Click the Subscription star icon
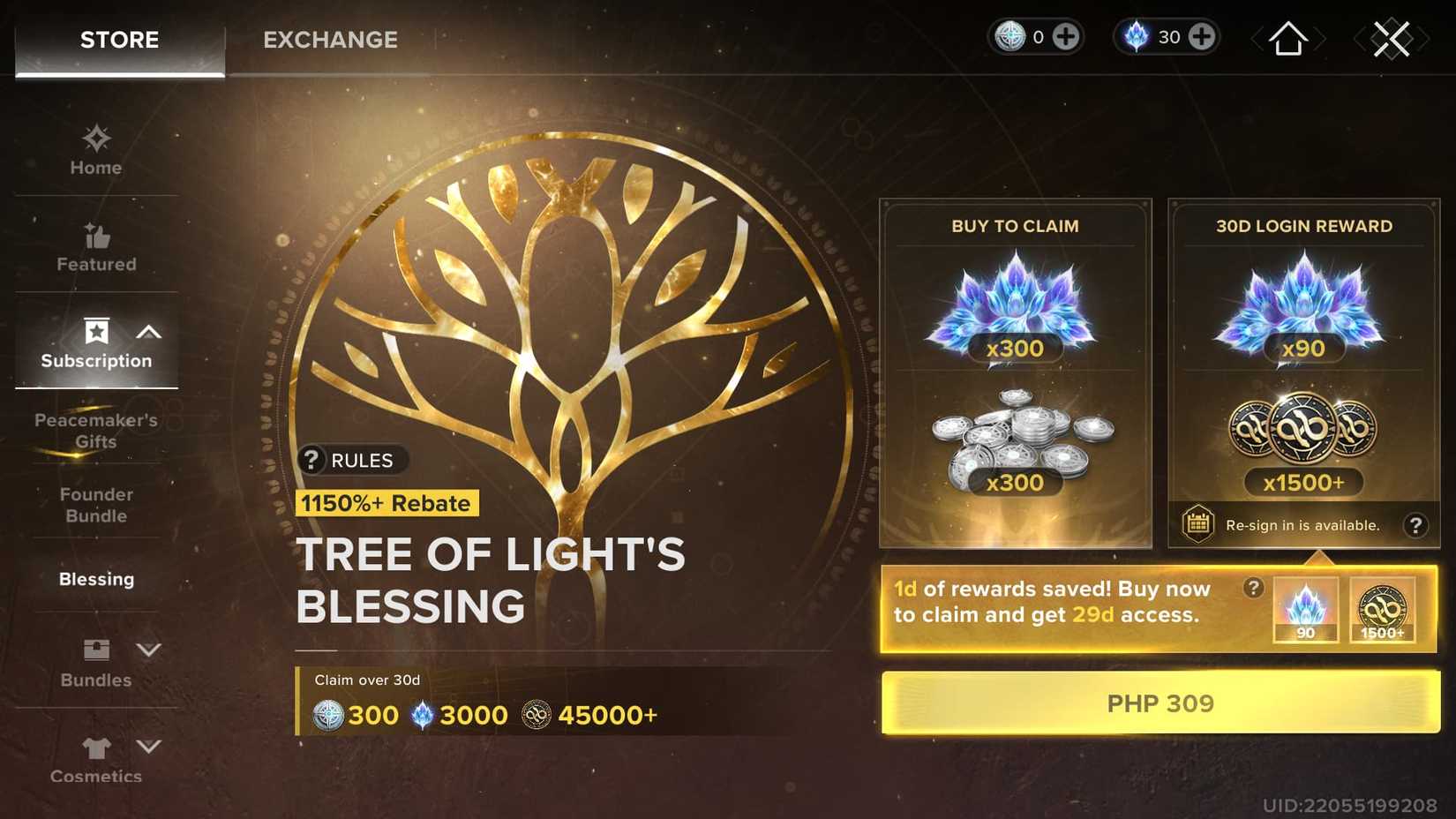 coord(95,333)
